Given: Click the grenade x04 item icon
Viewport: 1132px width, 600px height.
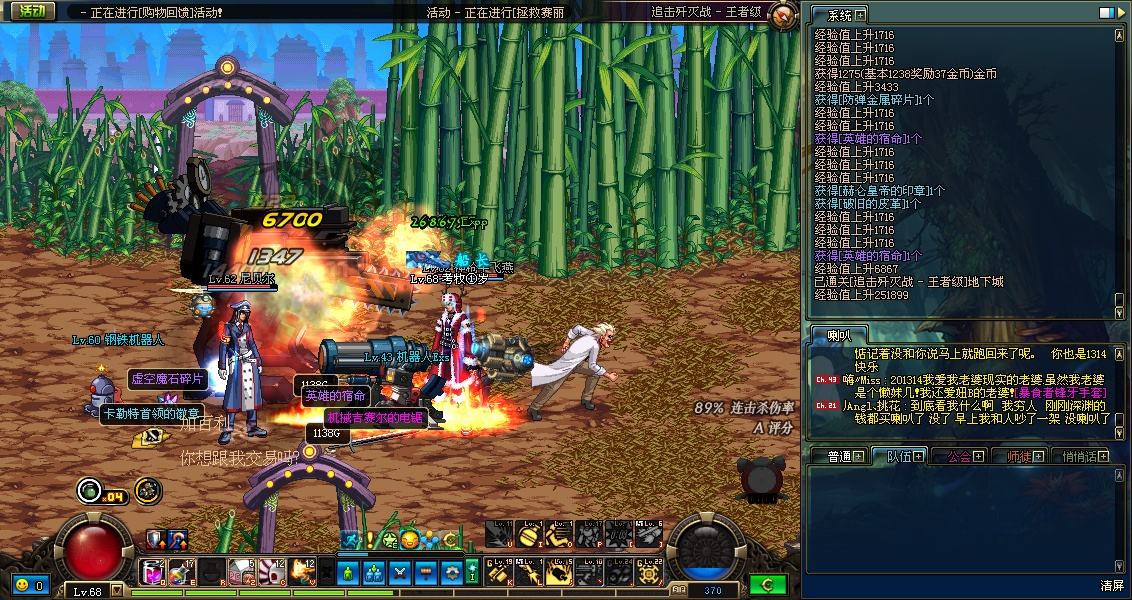Looking at the screenshot, I should tap(91, 490).
